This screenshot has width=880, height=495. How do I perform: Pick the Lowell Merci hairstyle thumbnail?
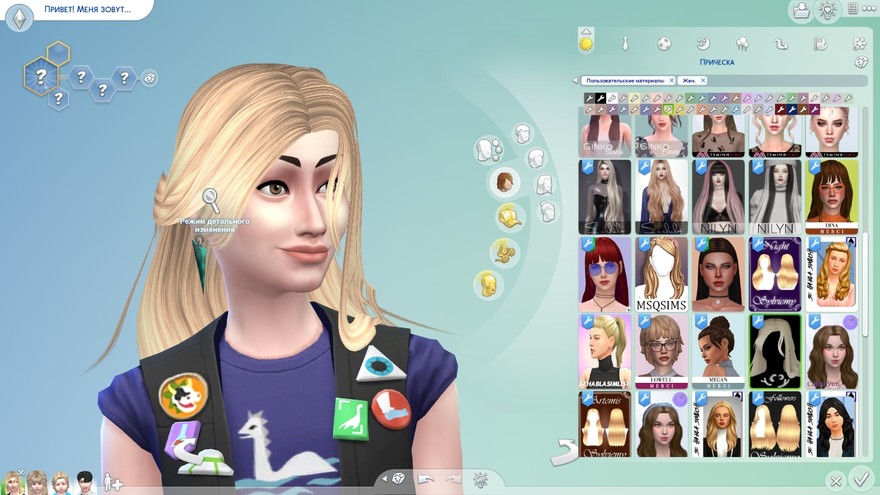pyautogui.click(x=660, y=351)
